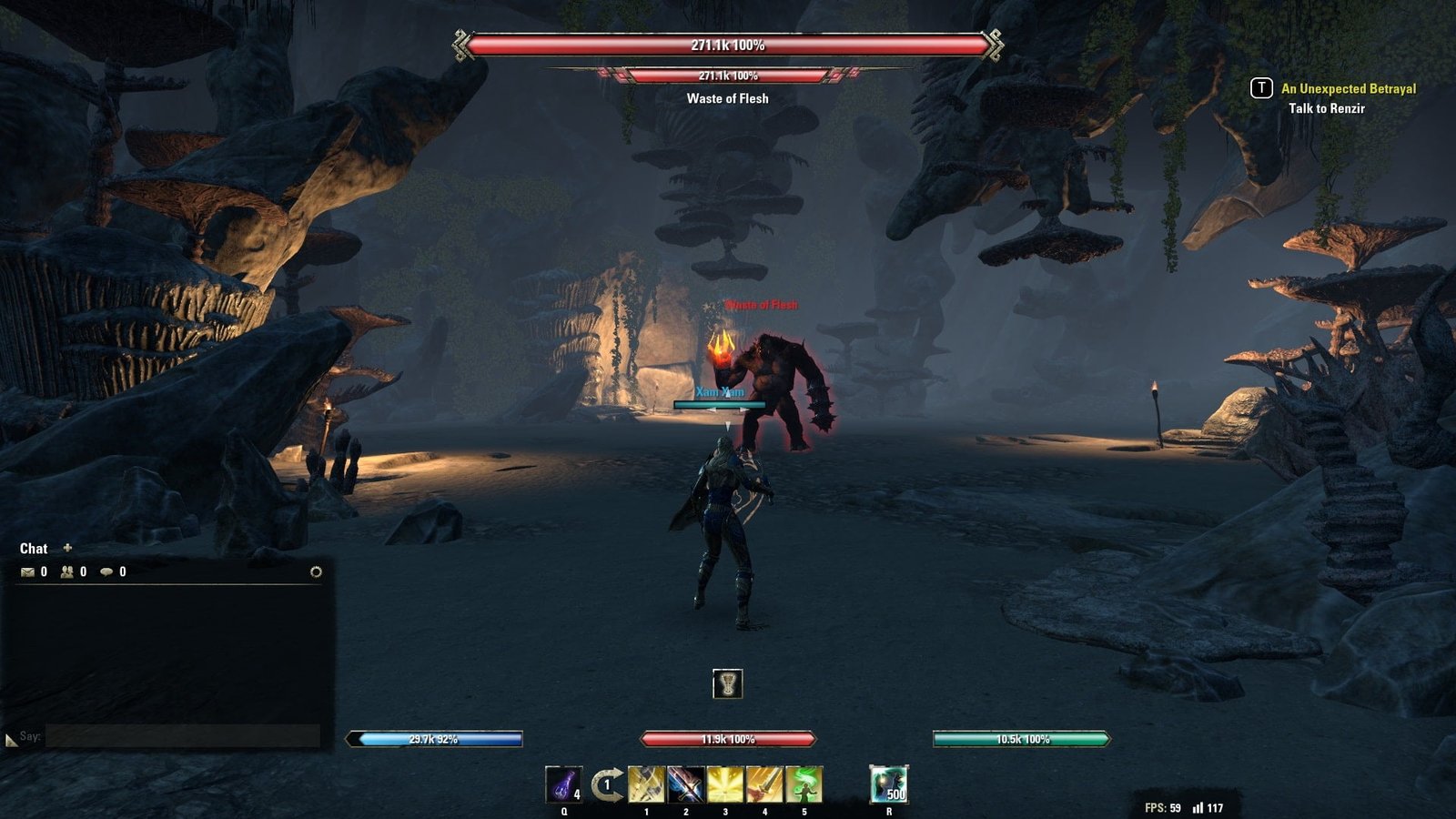The height and width of the screenshot is (819, 1456).
Task: Fire the ultimate ability showing 500
Action: (x=888, y=784)
